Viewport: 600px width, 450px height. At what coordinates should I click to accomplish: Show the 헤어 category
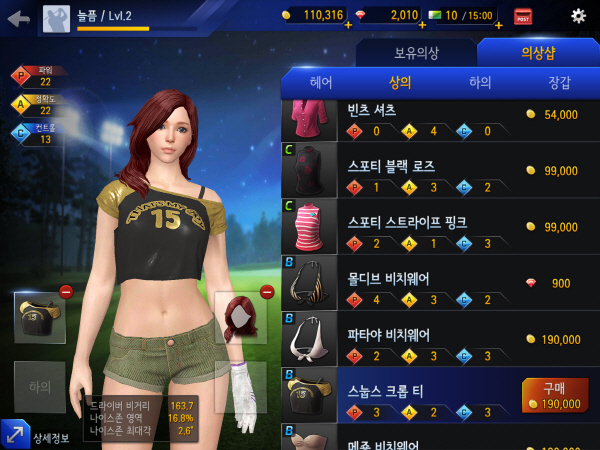point(321,83)
